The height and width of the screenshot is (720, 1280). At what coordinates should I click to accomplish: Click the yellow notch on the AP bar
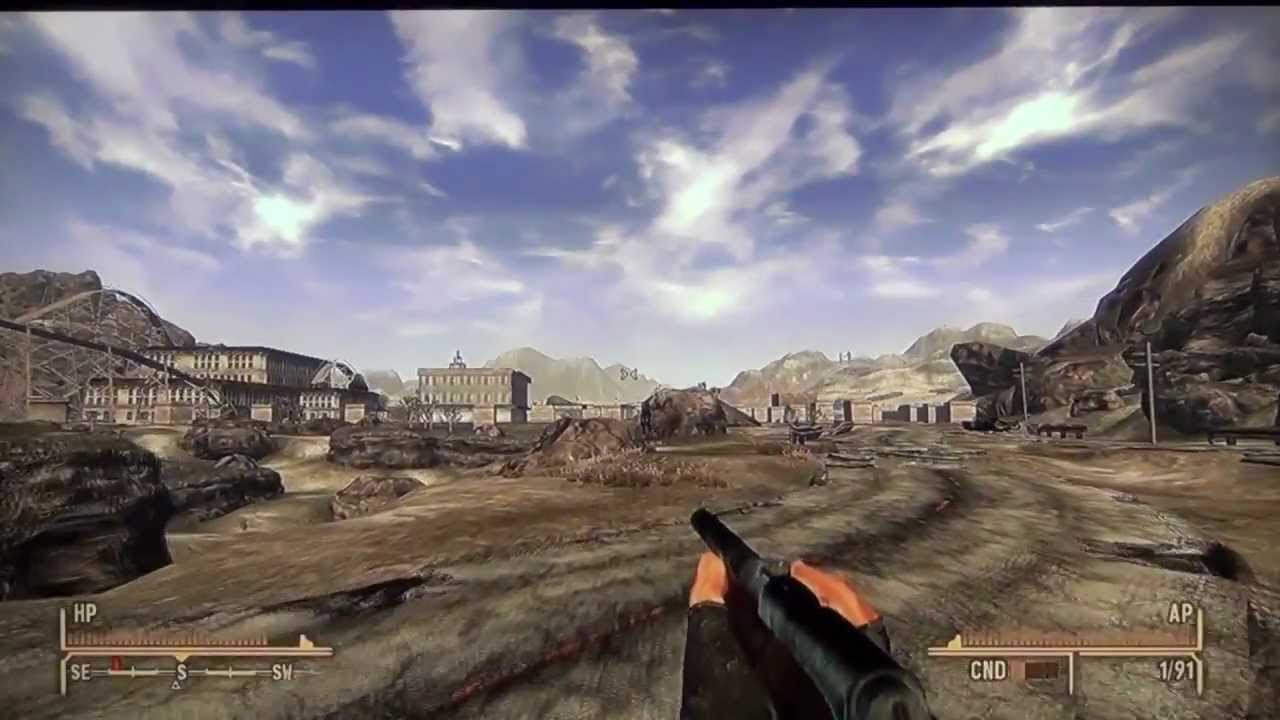[x=954, y=641]
